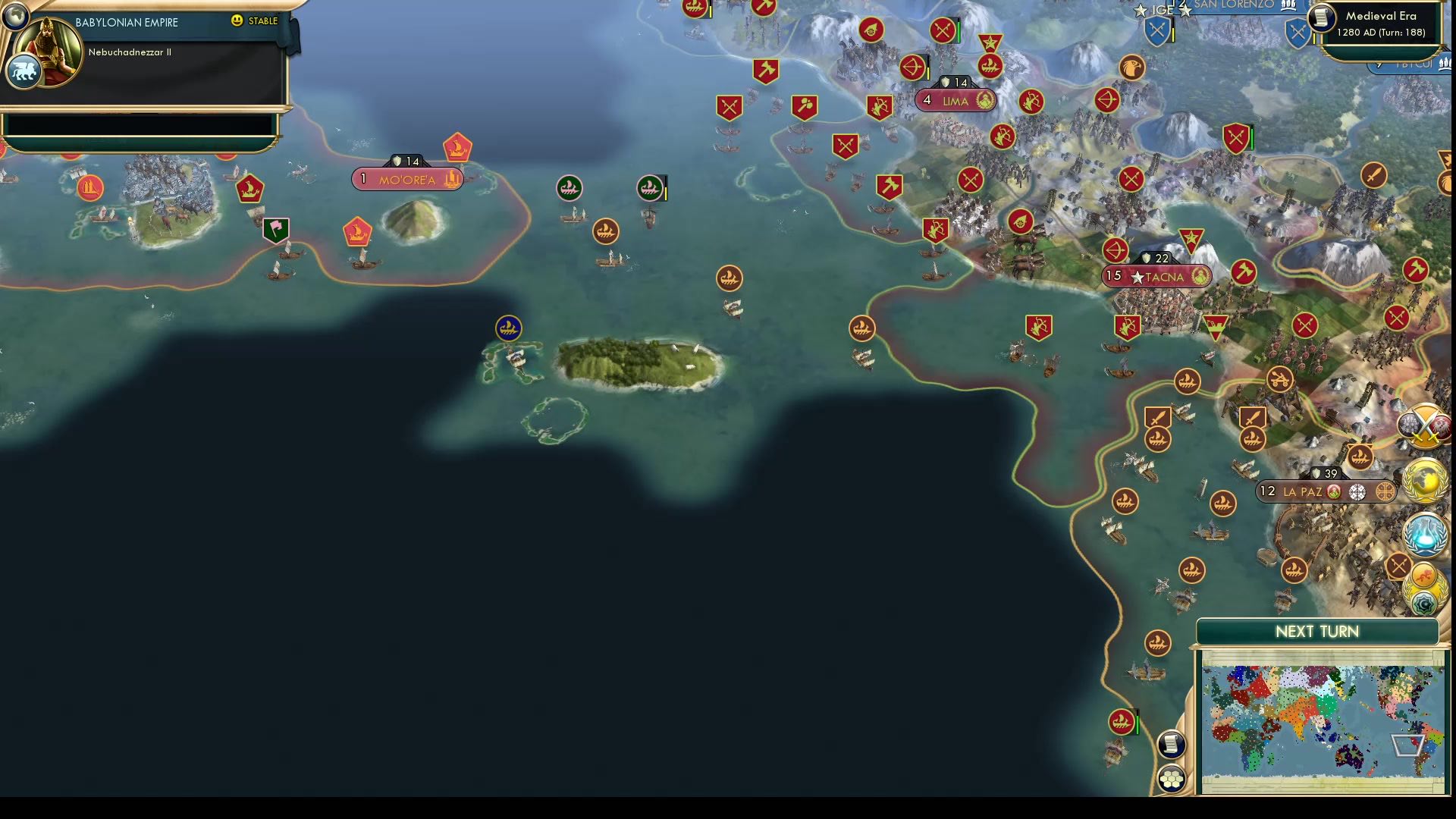Toggle strategic view with the hex grid icon
1456x819 pixels.
(x=1171, y=777)
